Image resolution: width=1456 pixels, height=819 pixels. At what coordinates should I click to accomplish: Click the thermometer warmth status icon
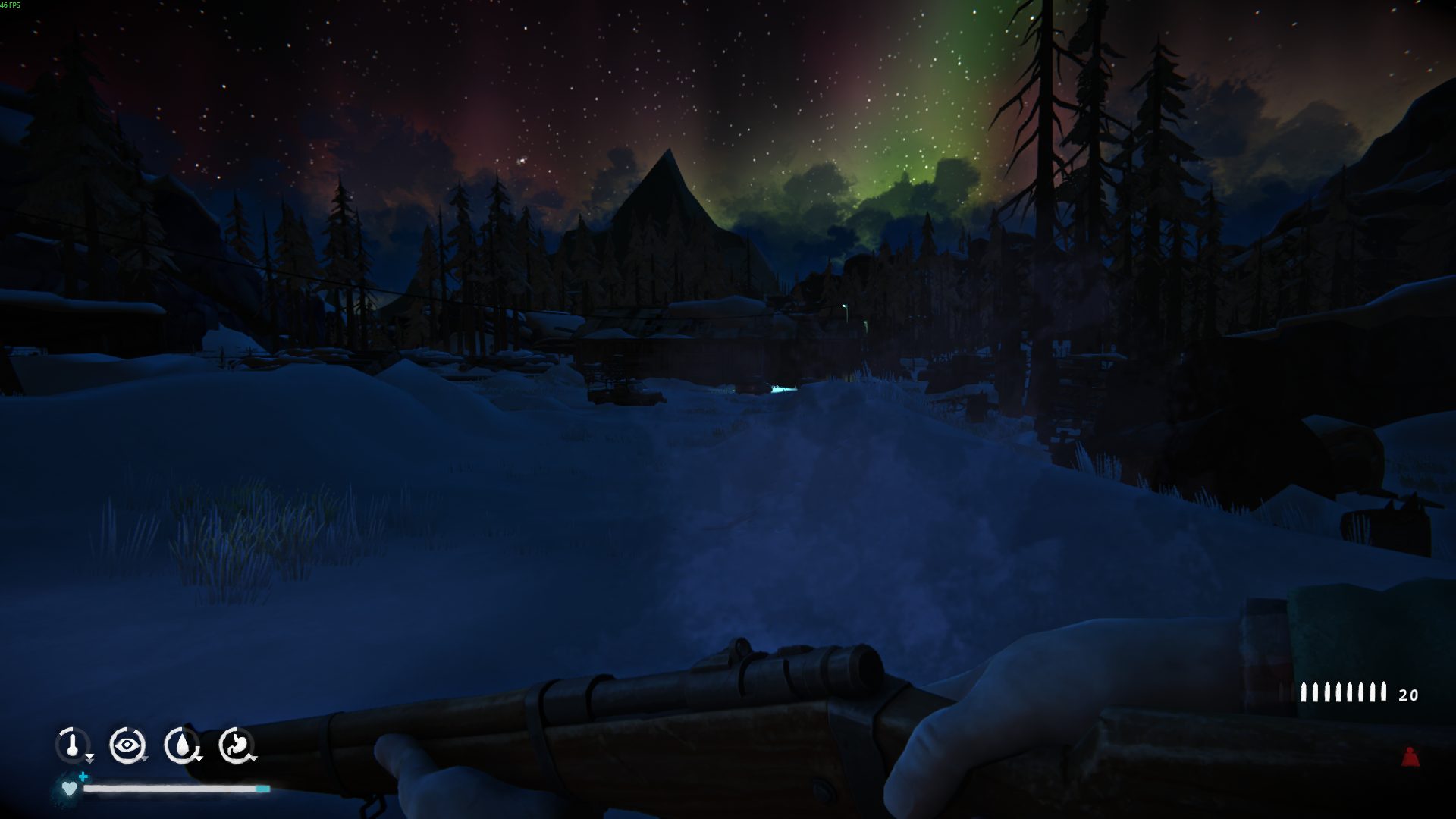point(73,745)
